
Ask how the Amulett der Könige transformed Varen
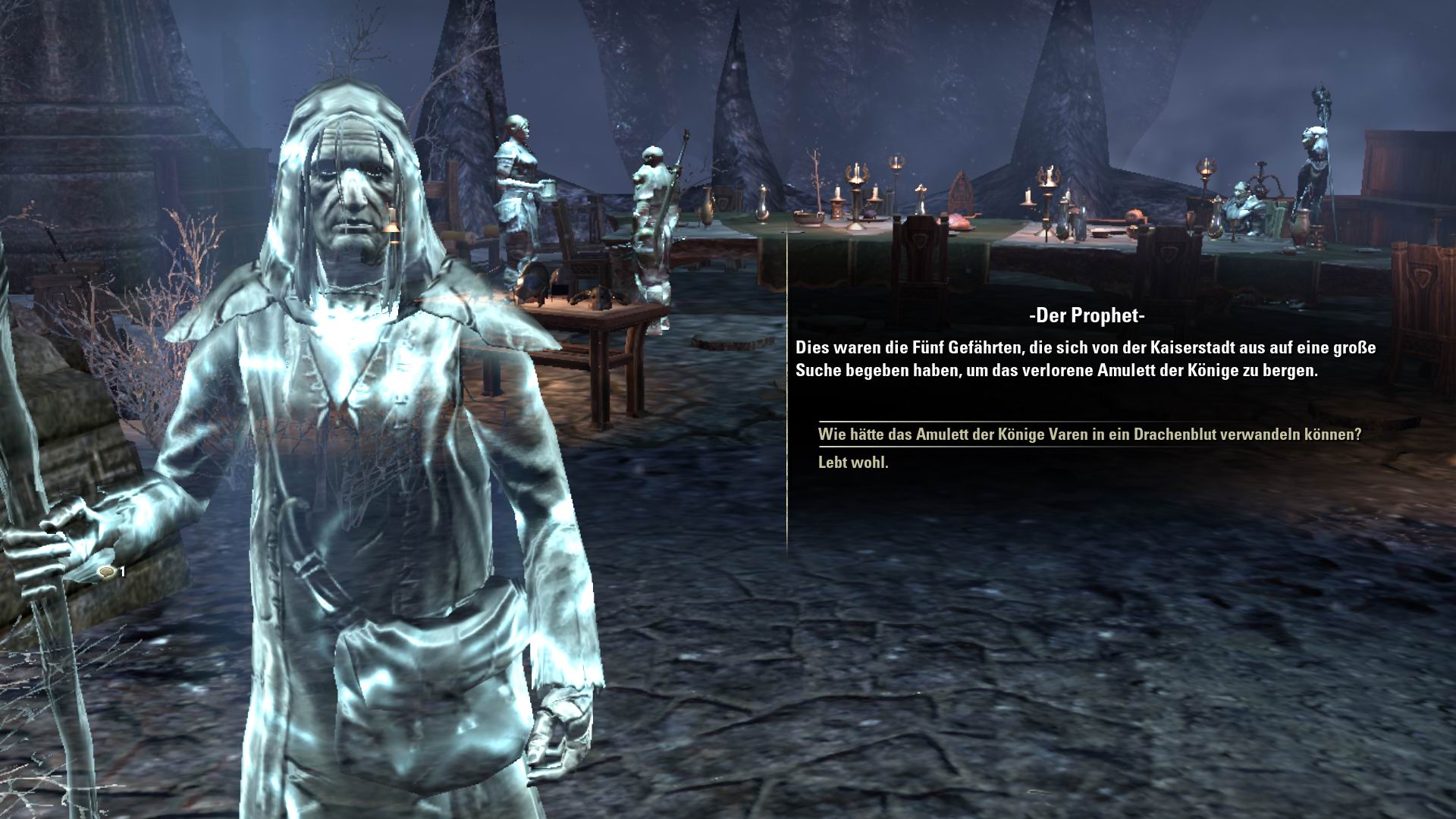1089,435
